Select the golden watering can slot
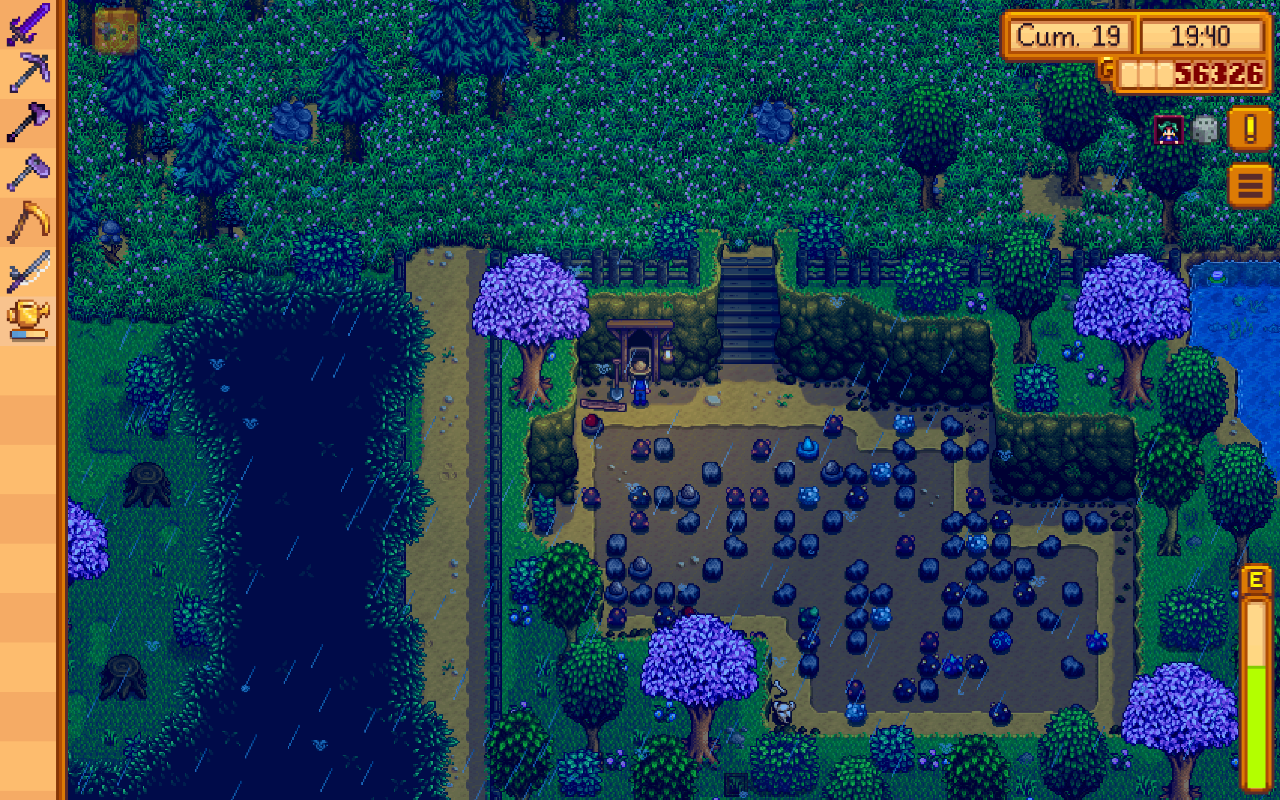This screenshot has width=1280, height=800. [x=29, y=320]
